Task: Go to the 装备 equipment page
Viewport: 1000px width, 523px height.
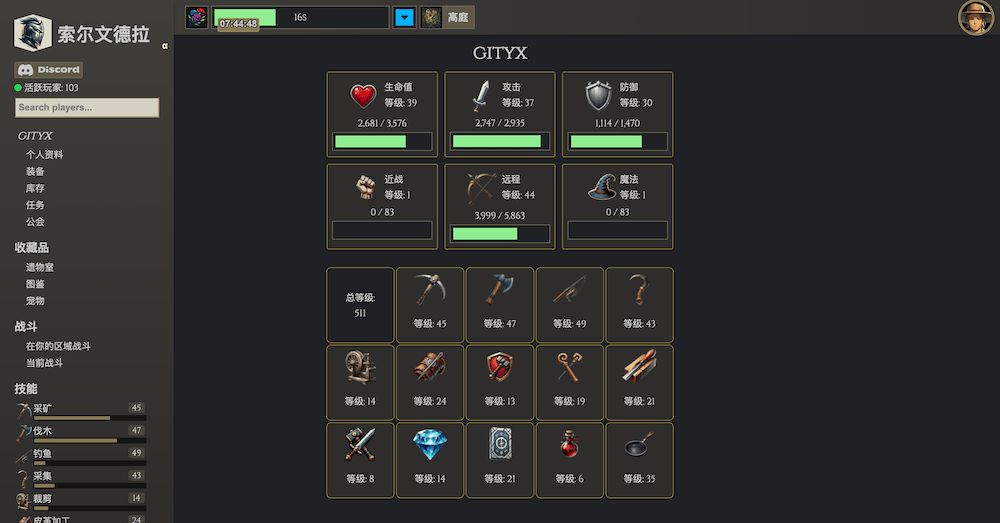Action: pyautogui.click(x=35, y=172)
